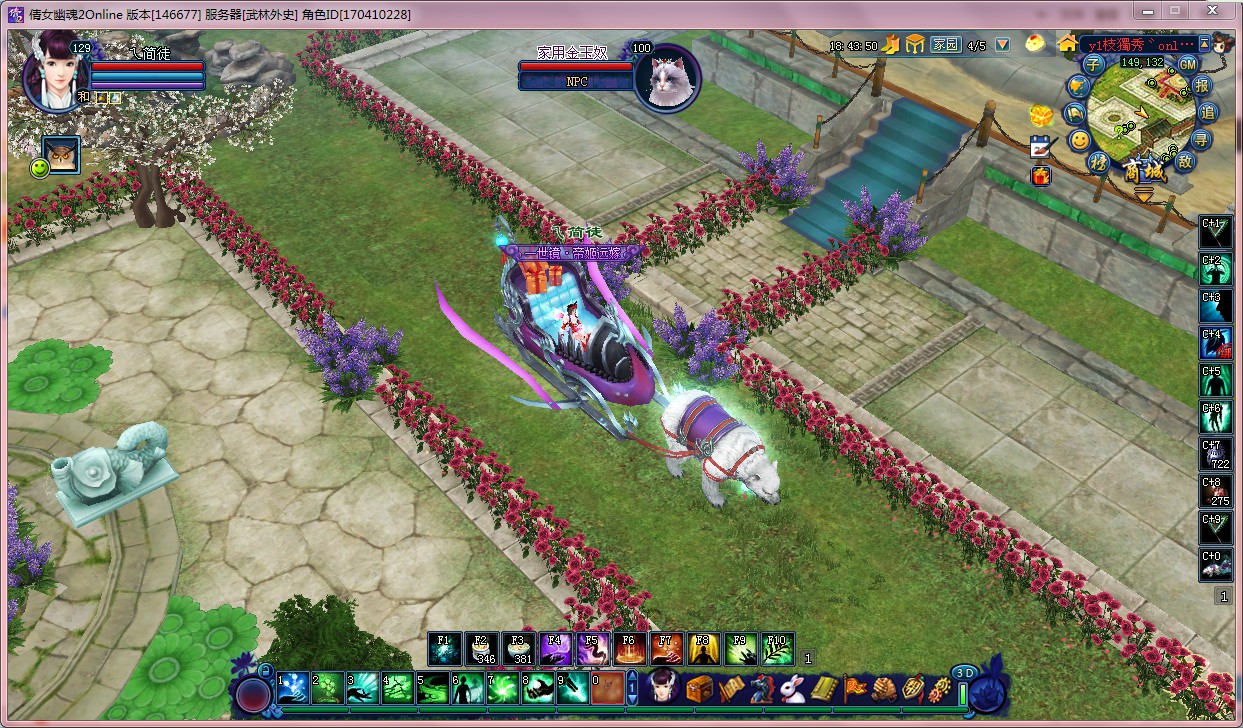Click the 追 tracking button

click(1207, 112)
